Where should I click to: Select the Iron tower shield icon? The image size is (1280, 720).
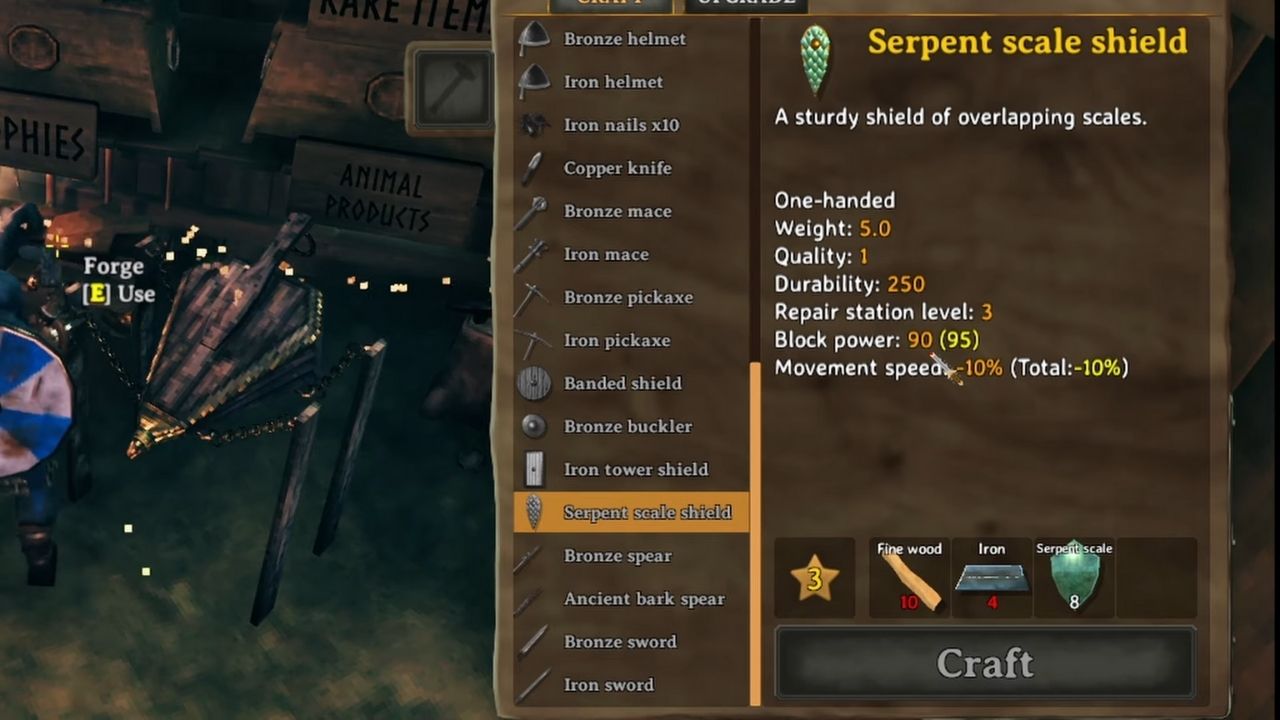point(535,468)
